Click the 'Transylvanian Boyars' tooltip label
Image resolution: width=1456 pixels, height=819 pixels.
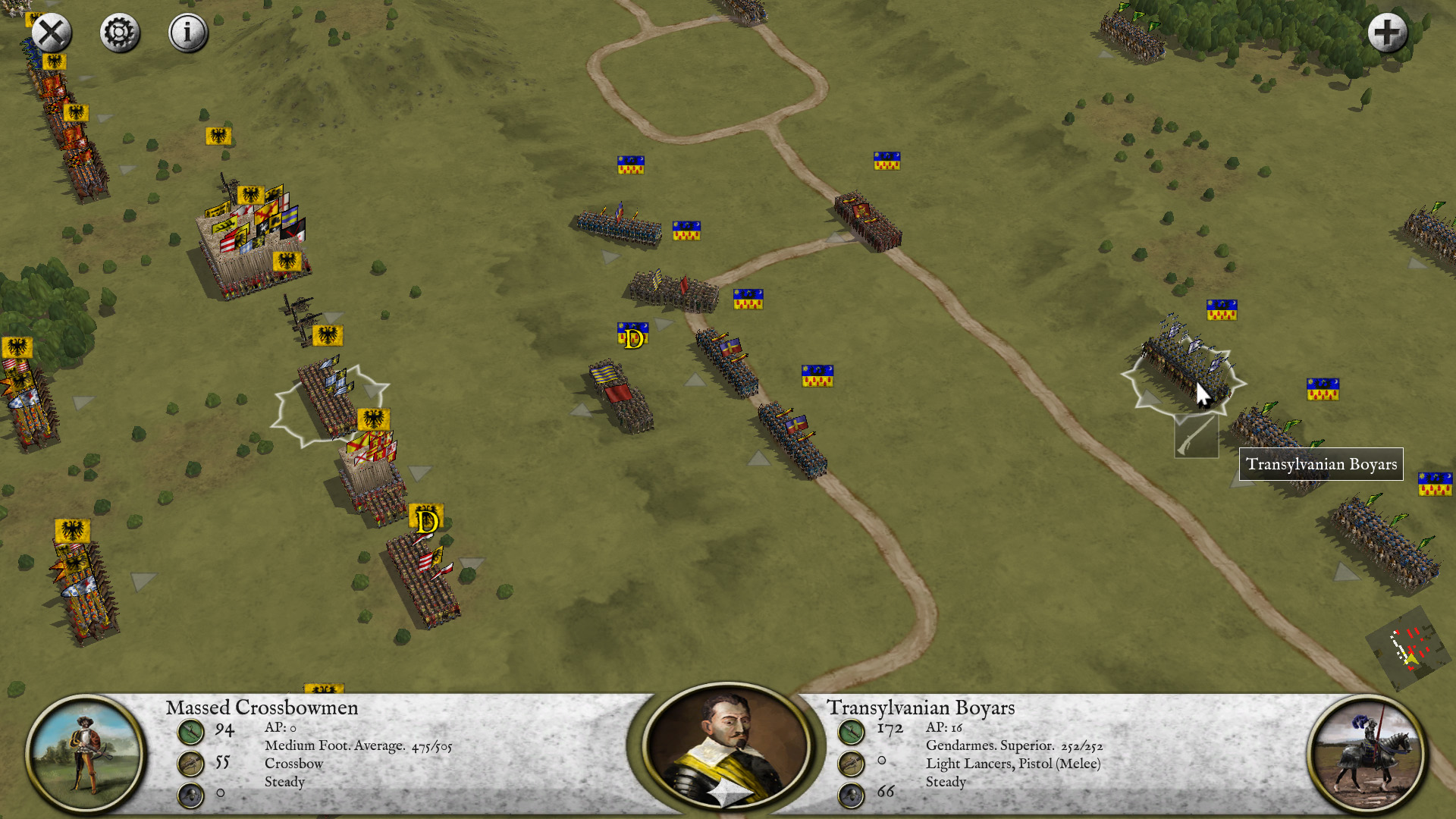(x=1321, y=464)
